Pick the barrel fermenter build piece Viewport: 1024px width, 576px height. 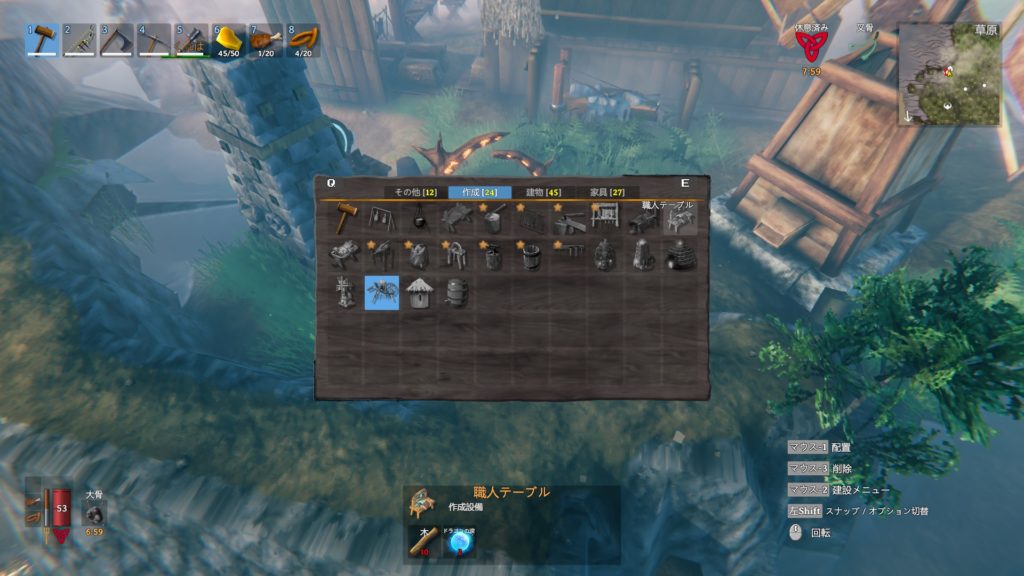456,292
